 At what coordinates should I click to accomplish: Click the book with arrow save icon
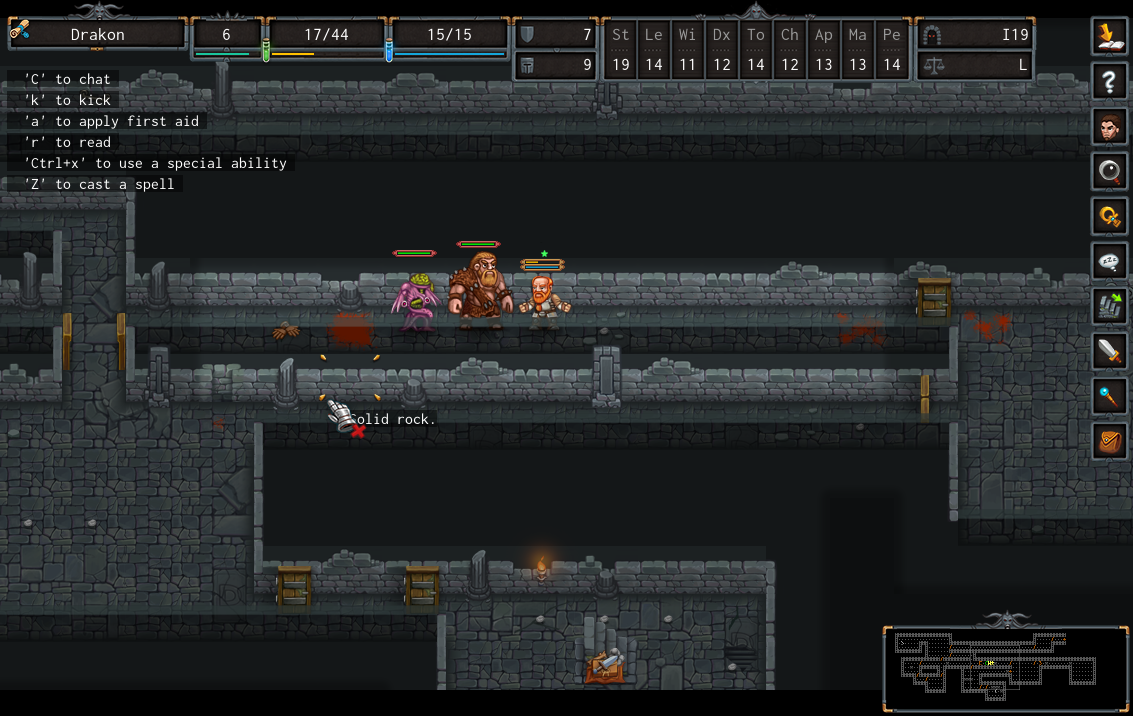click(x=1109, y=37)
